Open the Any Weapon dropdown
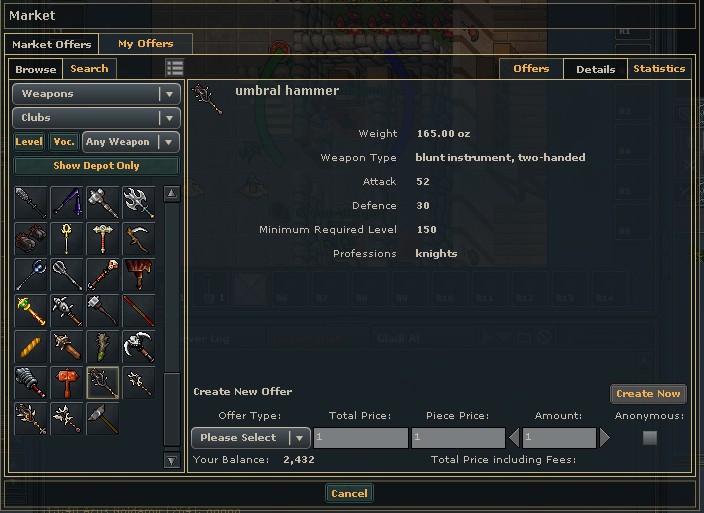This screenshot has height=513, width=704. click(x=131, y=142)
